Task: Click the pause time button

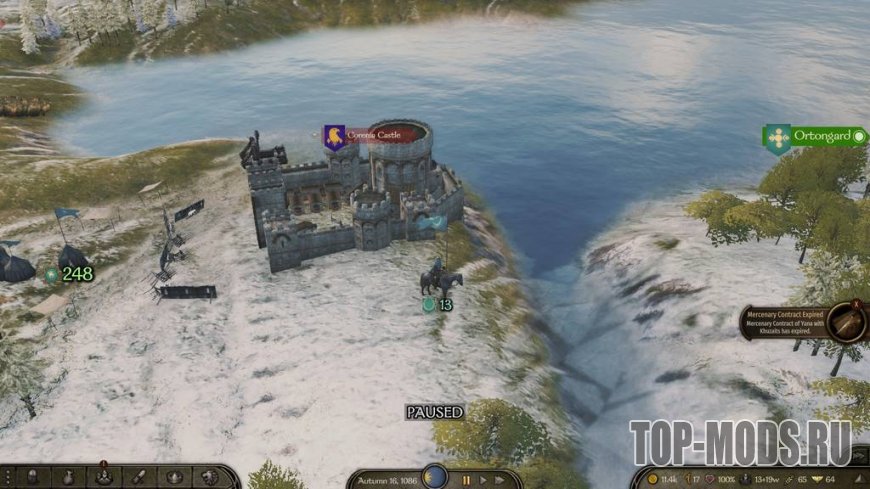Action: click(466, 480)
